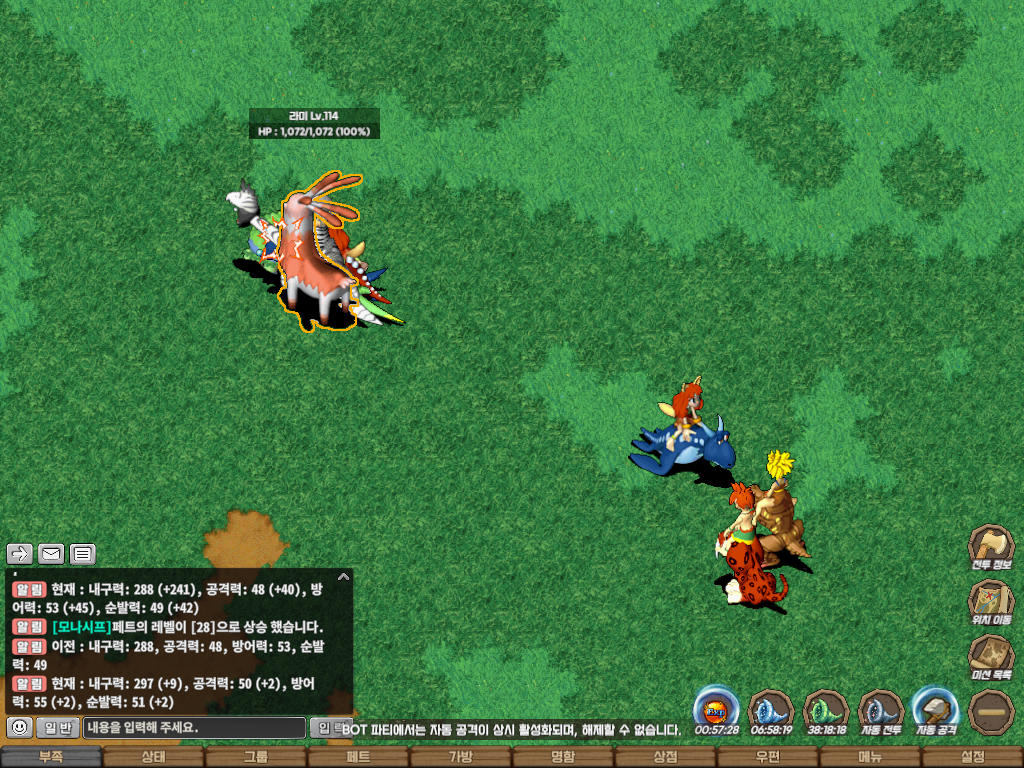
Task: Open the 메뉴 (menu) button
Action: point(870,757)
